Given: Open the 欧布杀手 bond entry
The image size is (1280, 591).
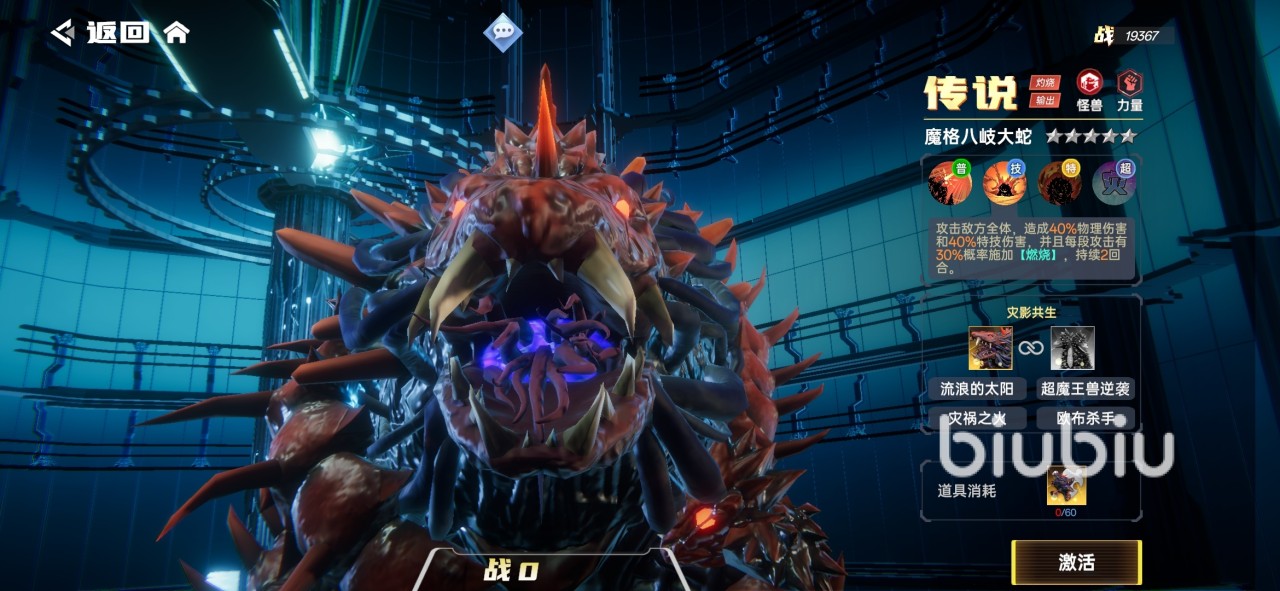Looking at the screenshot, I should [x=1085, y=418].
